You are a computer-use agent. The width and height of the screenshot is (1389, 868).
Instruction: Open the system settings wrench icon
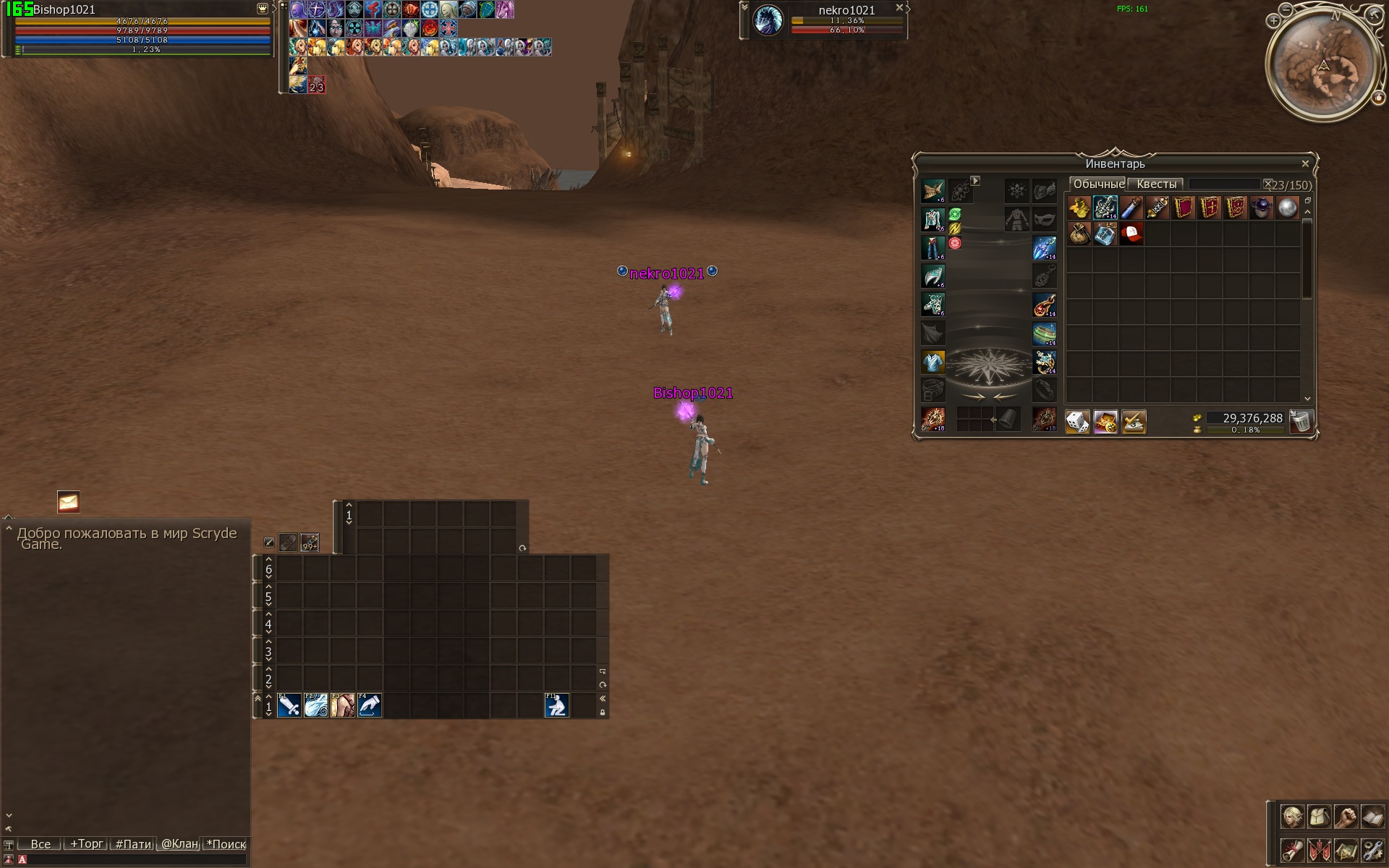click(1372, 849)
